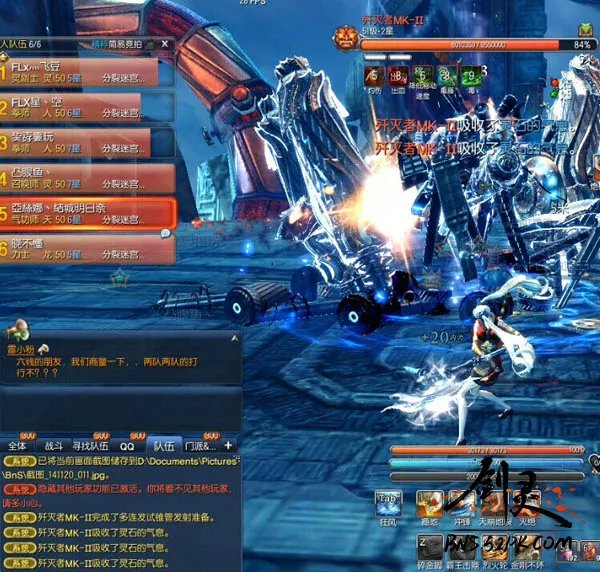Add a new chat tab with the plus button
Viewport: 600px width, 572px height.
pos(228,445)
